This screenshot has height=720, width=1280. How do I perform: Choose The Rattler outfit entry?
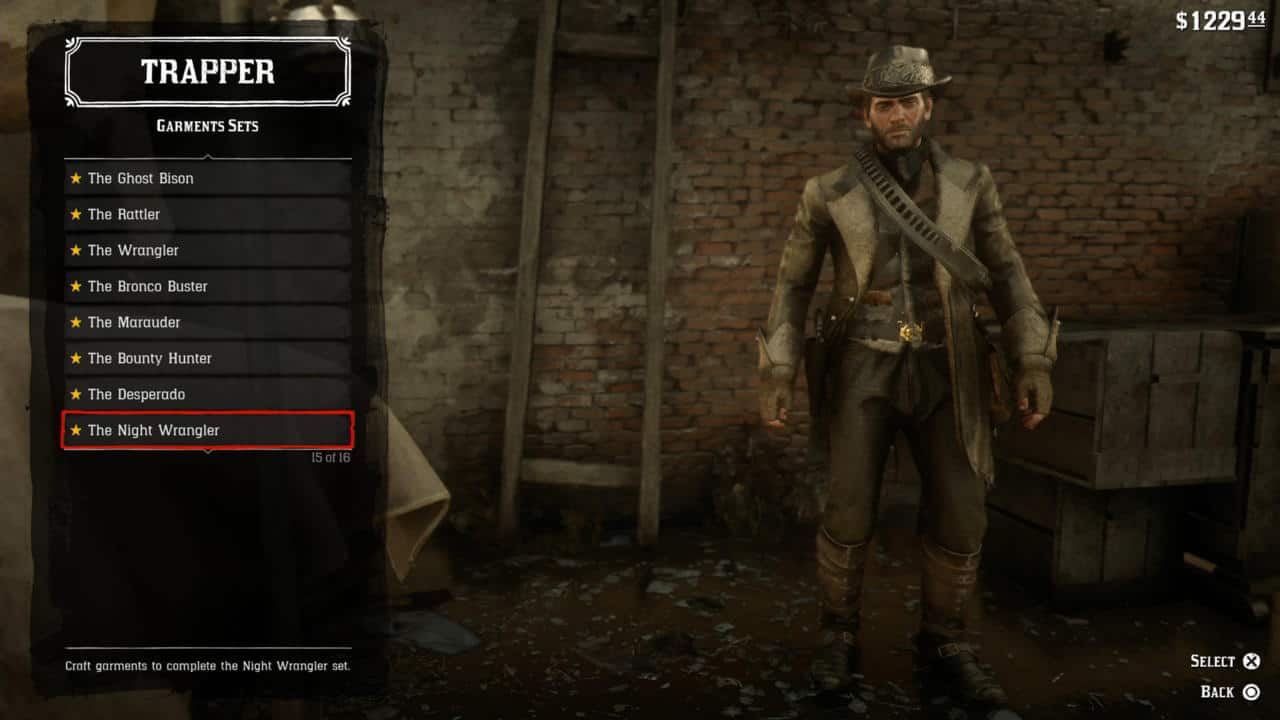click(x=208, y=214)
